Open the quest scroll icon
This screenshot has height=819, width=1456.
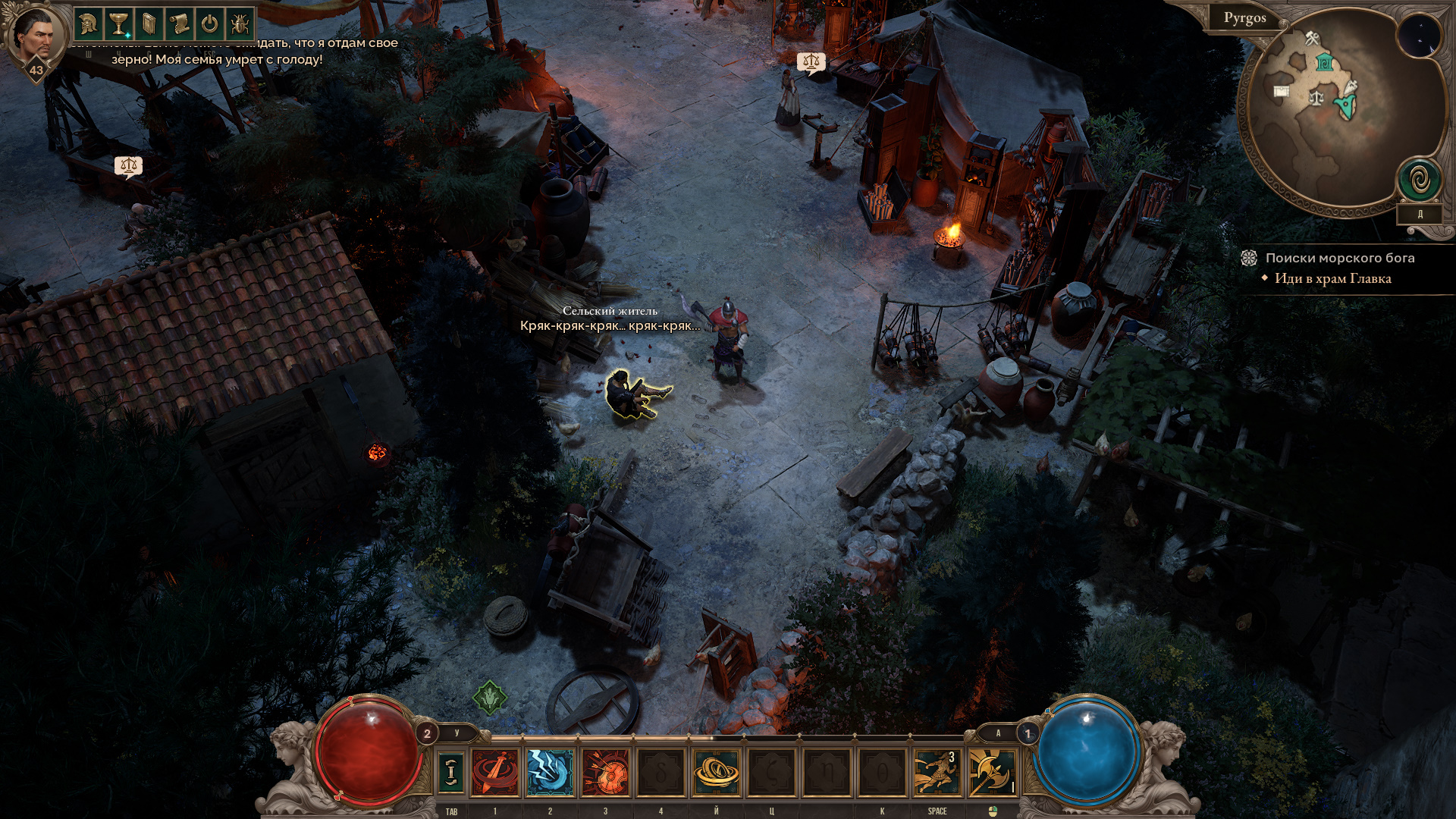179,25
